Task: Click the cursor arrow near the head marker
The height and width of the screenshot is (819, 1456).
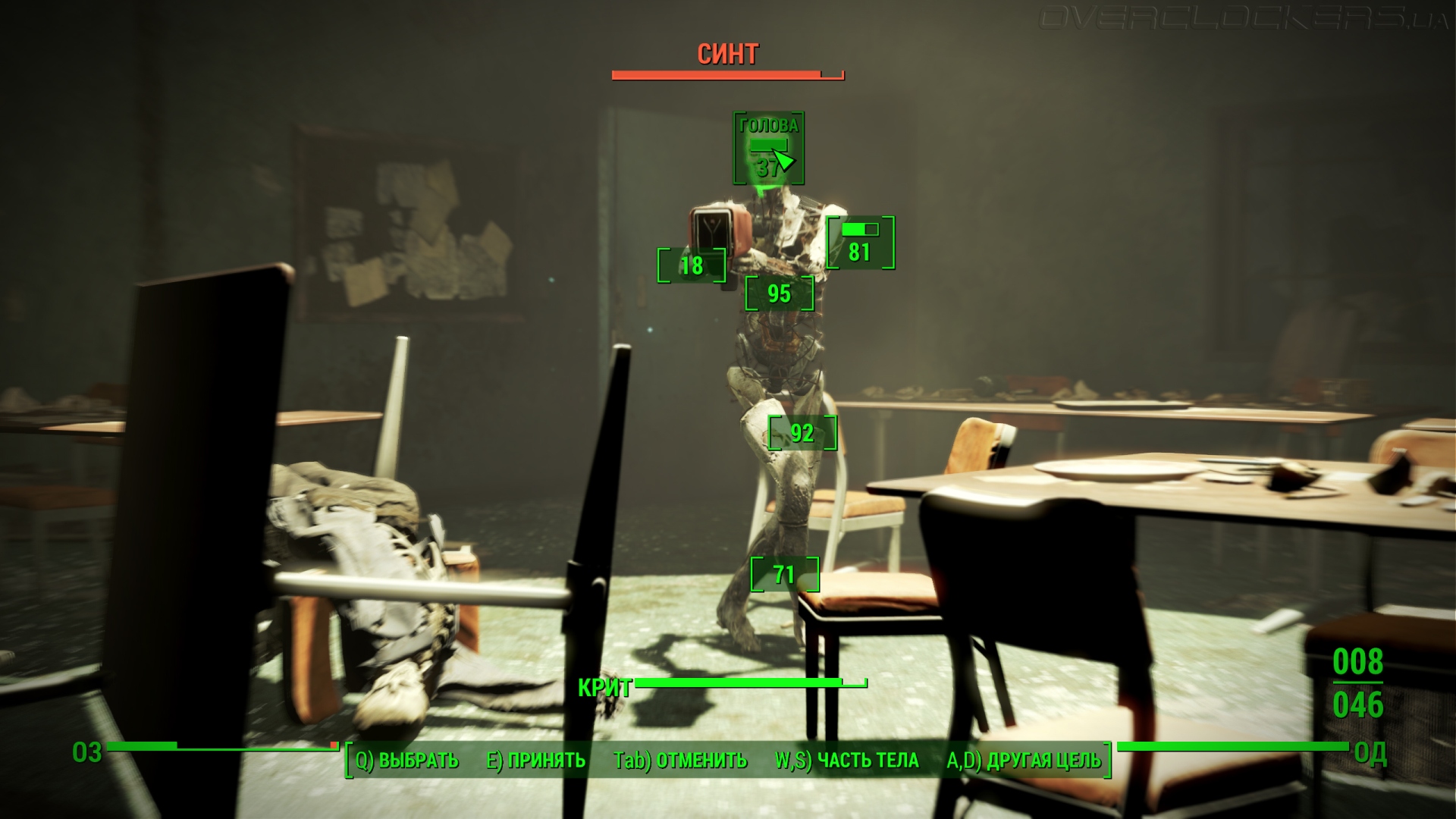Action: [x=783, y=159]
